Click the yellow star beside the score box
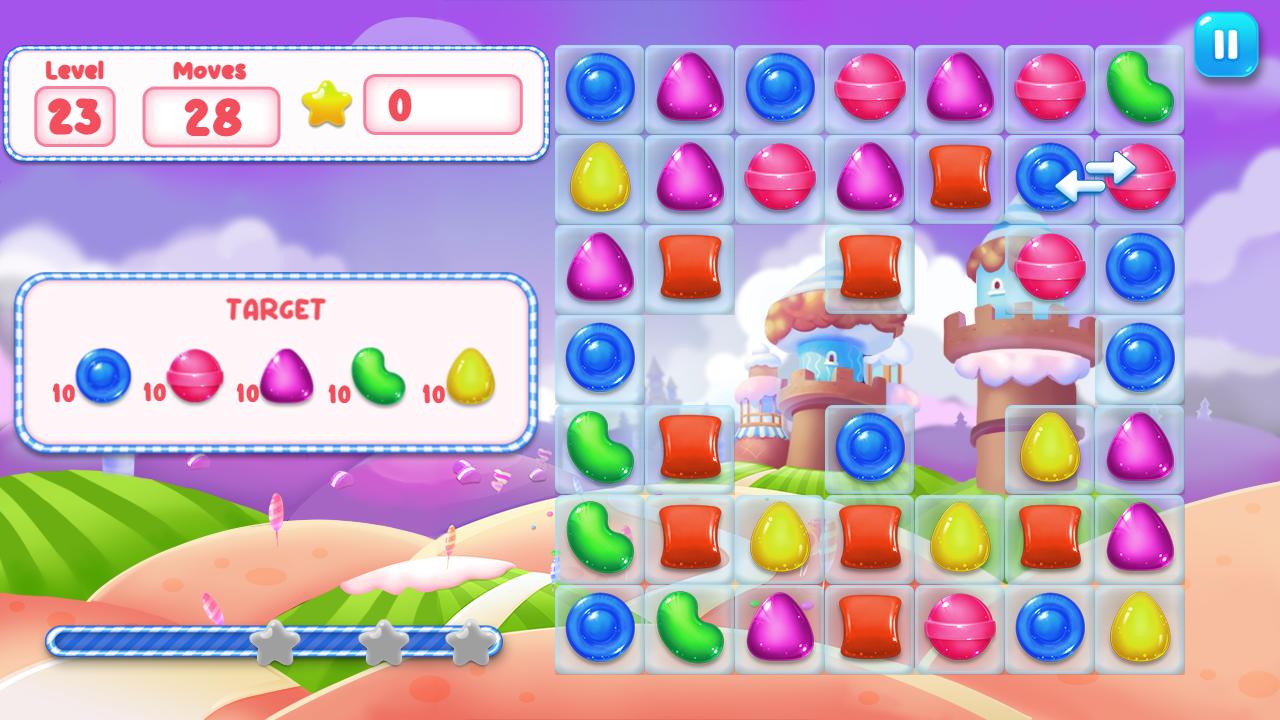Viewport: 1280px width, 720px height. coord(327,104)
